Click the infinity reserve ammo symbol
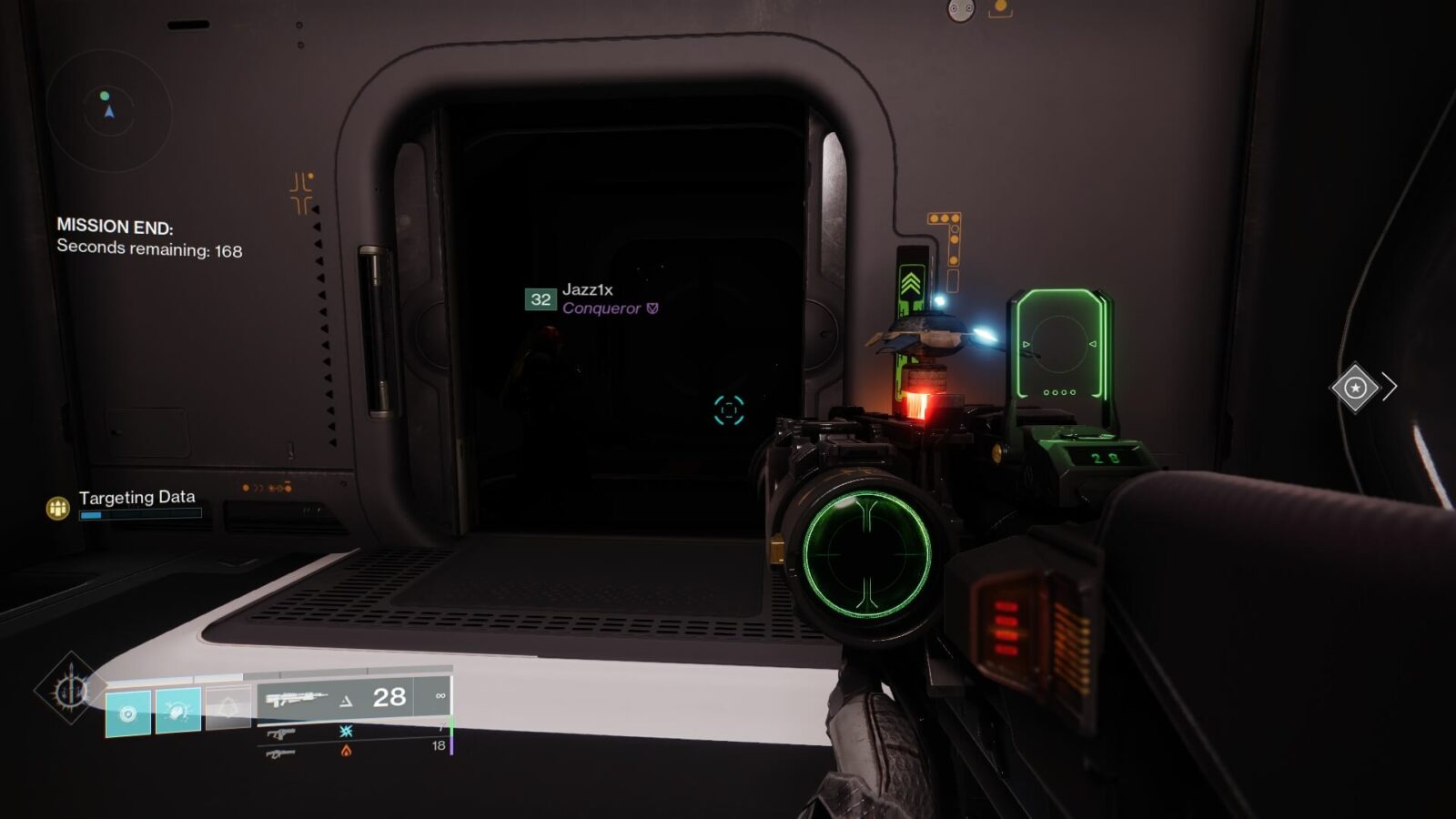 point(440,696)
